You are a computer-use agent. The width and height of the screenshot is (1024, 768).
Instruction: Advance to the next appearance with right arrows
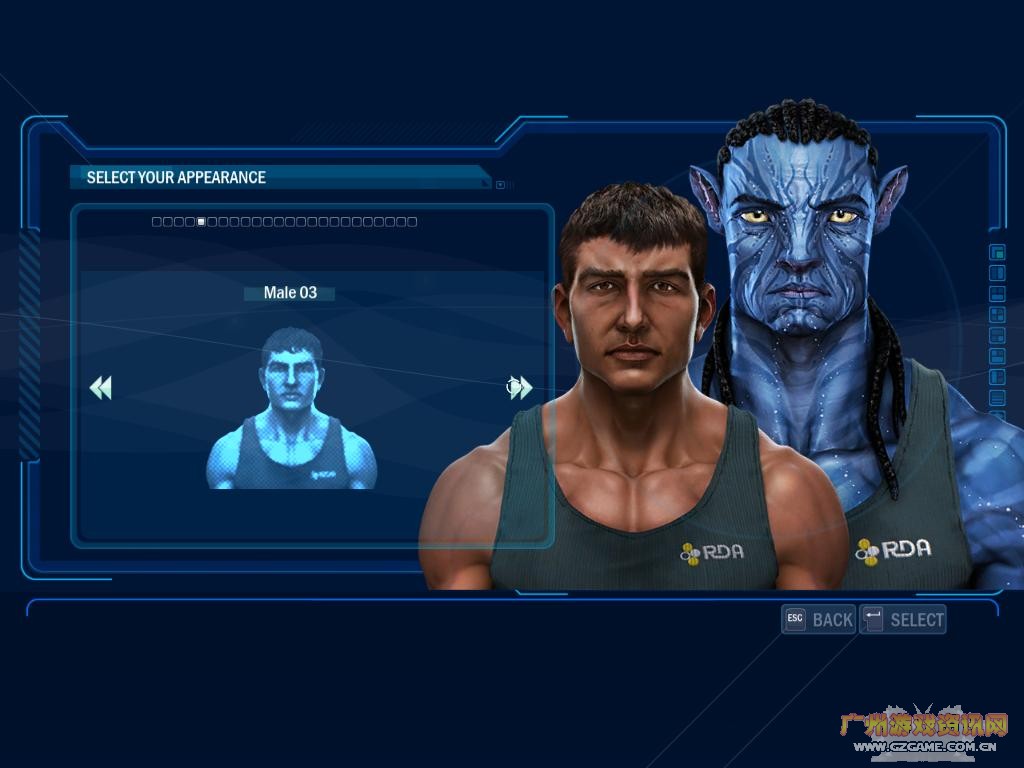520,388
